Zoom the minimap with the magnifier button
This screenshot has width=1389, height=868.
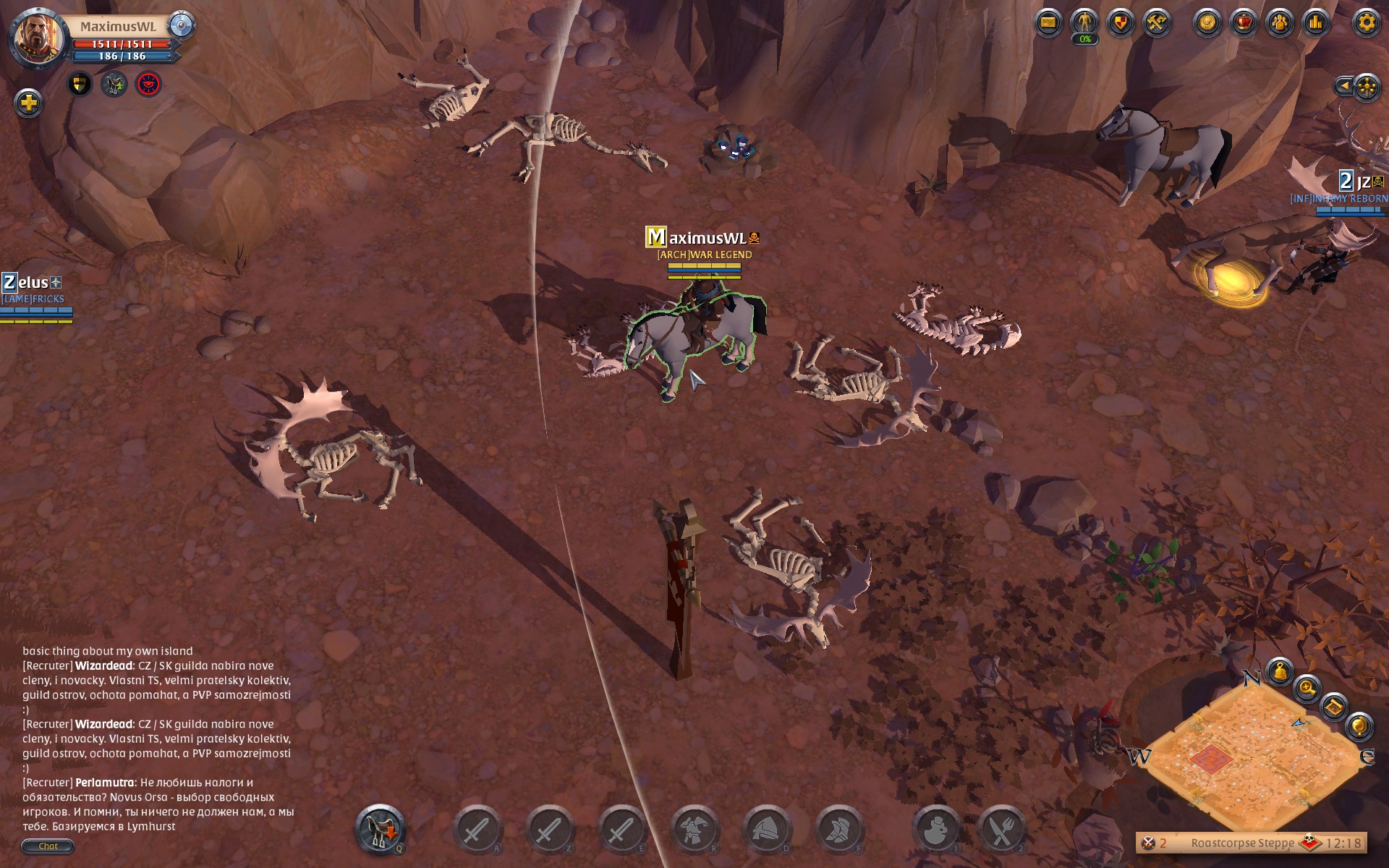point(1307,687)
